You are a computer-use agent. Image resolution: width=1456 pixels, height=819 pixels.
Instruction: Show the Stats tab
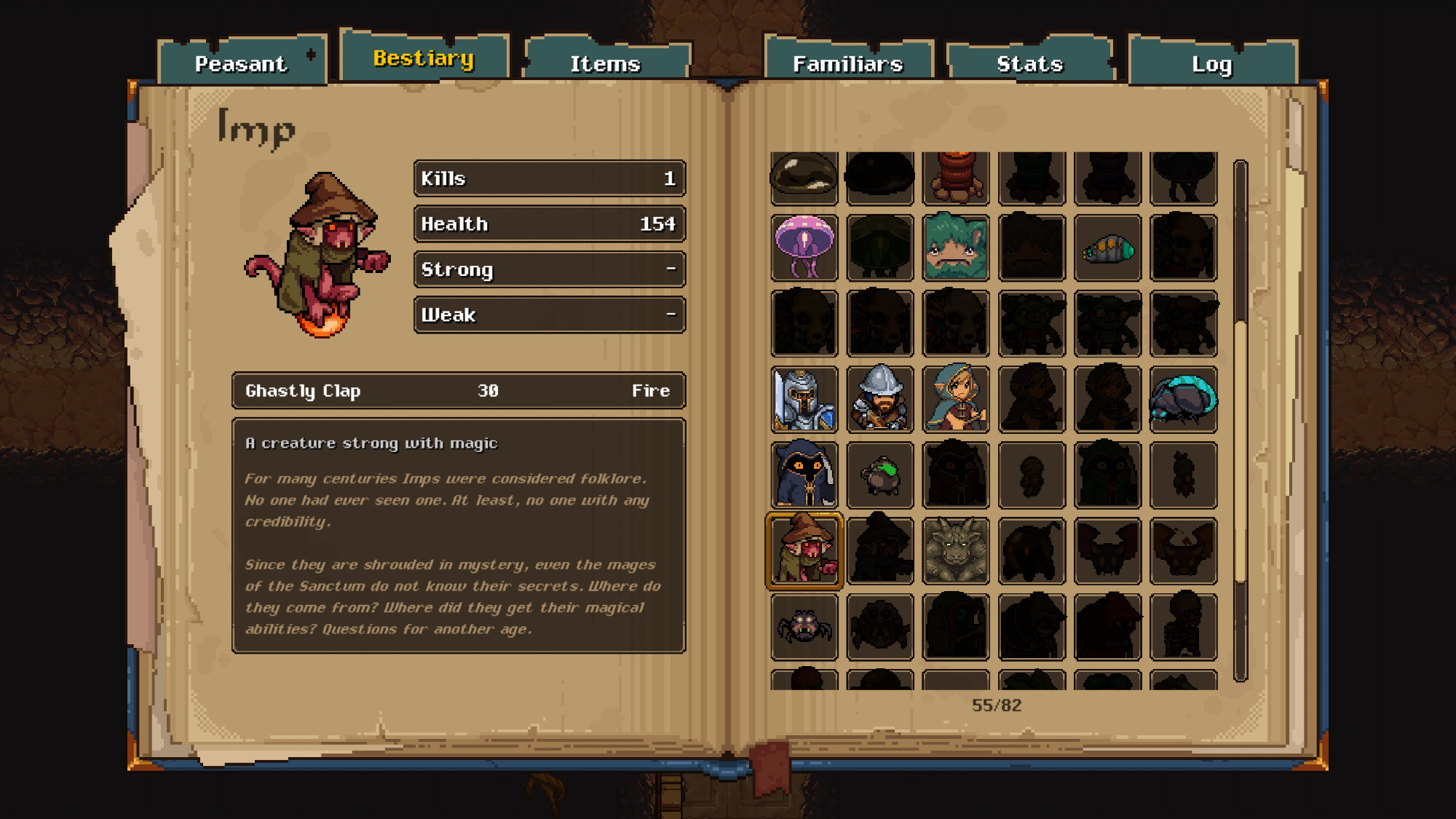1030,64
